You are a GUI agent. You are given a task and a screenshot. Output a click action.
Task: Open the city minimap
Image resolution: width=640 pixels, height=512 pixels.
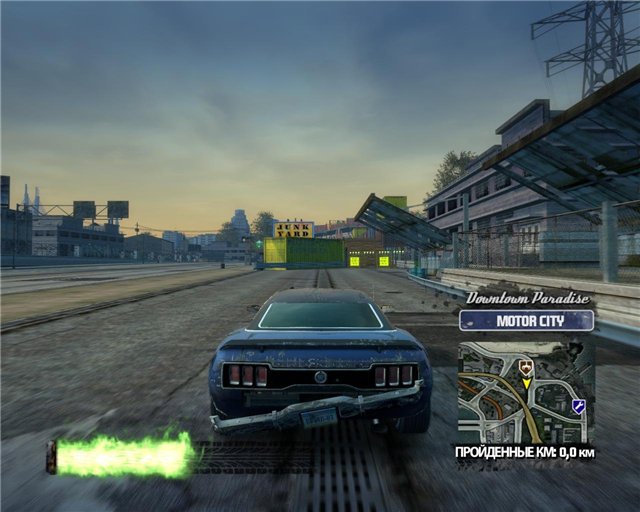pos(526,393)
